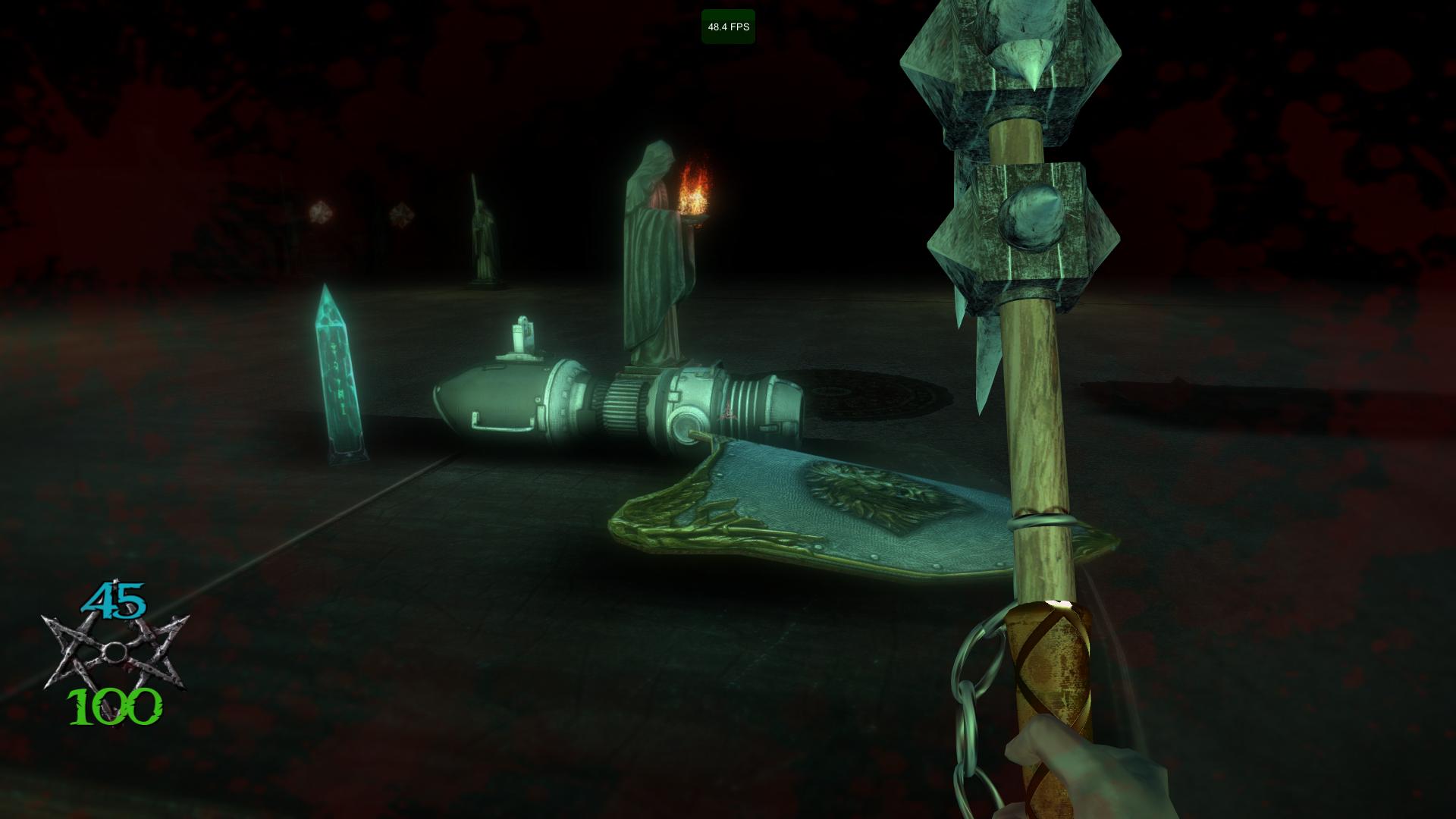
Task: Click the small periscope tower on the machine
Action: click(521, 336)
